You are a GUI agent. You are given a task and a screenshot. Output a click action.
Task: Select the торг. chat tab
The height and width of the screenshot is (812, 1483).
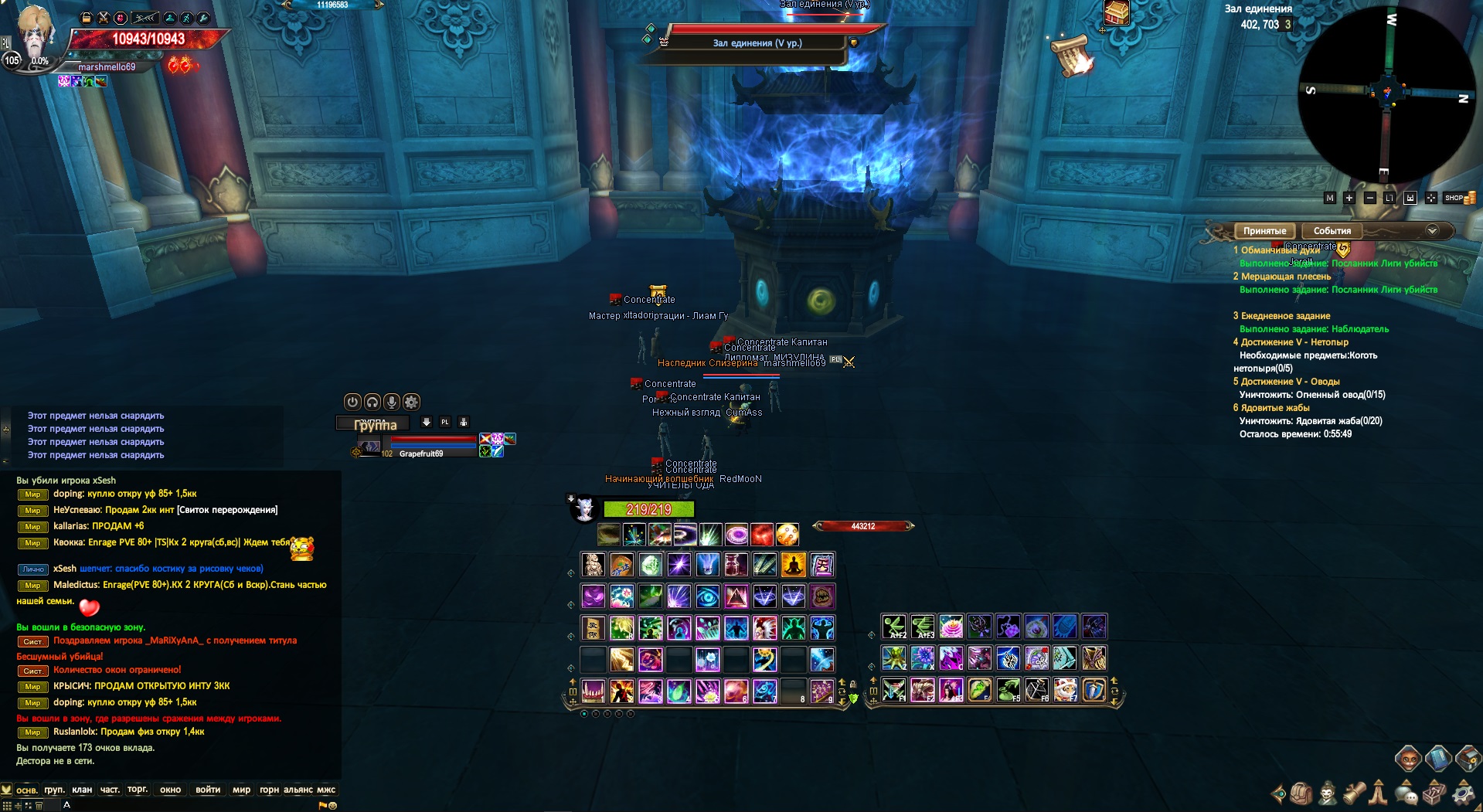point(138,790)
